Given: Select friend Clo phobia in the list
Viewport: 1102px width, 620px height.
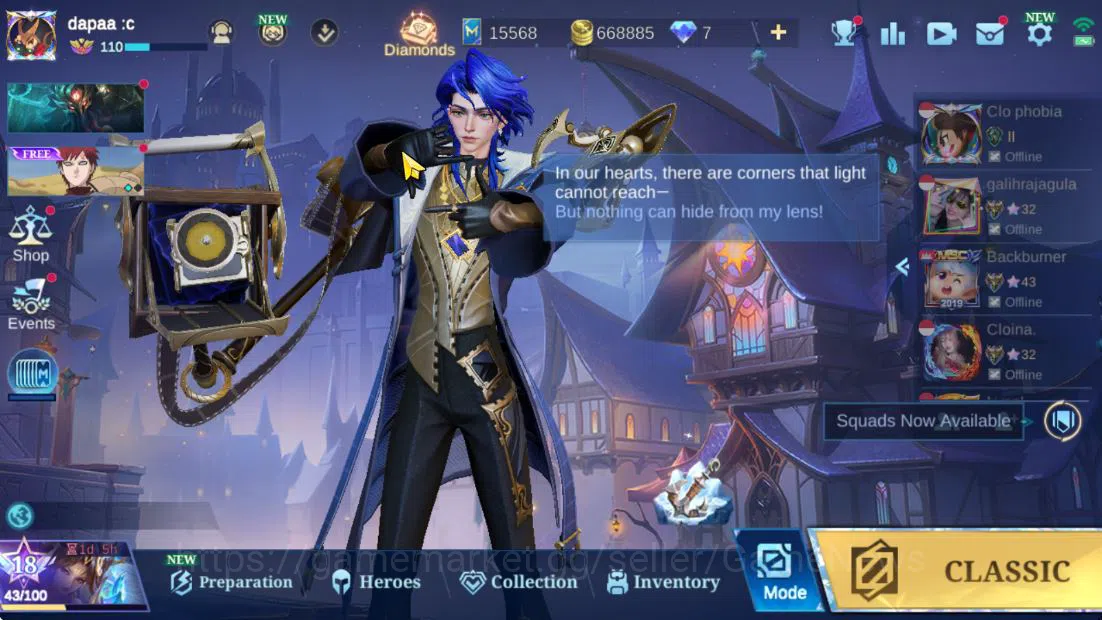Looking at the screenshot, I should pyautogui.click(x=1000, y=134).
